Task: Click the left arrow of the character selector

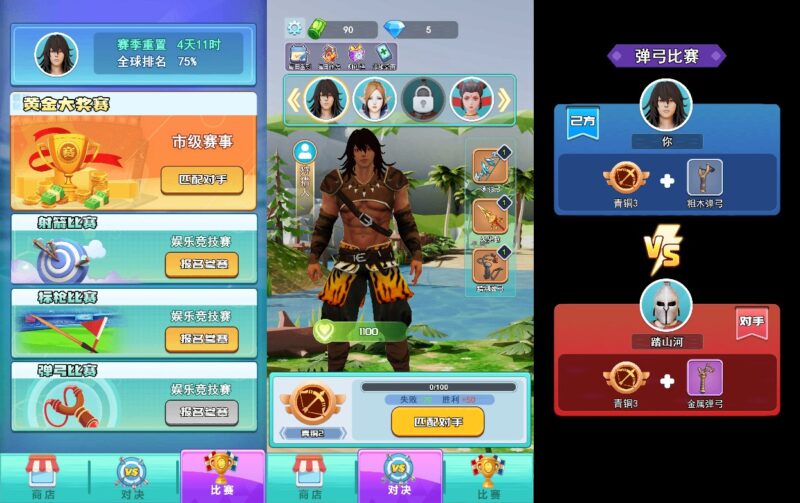Action: (295, 99)
